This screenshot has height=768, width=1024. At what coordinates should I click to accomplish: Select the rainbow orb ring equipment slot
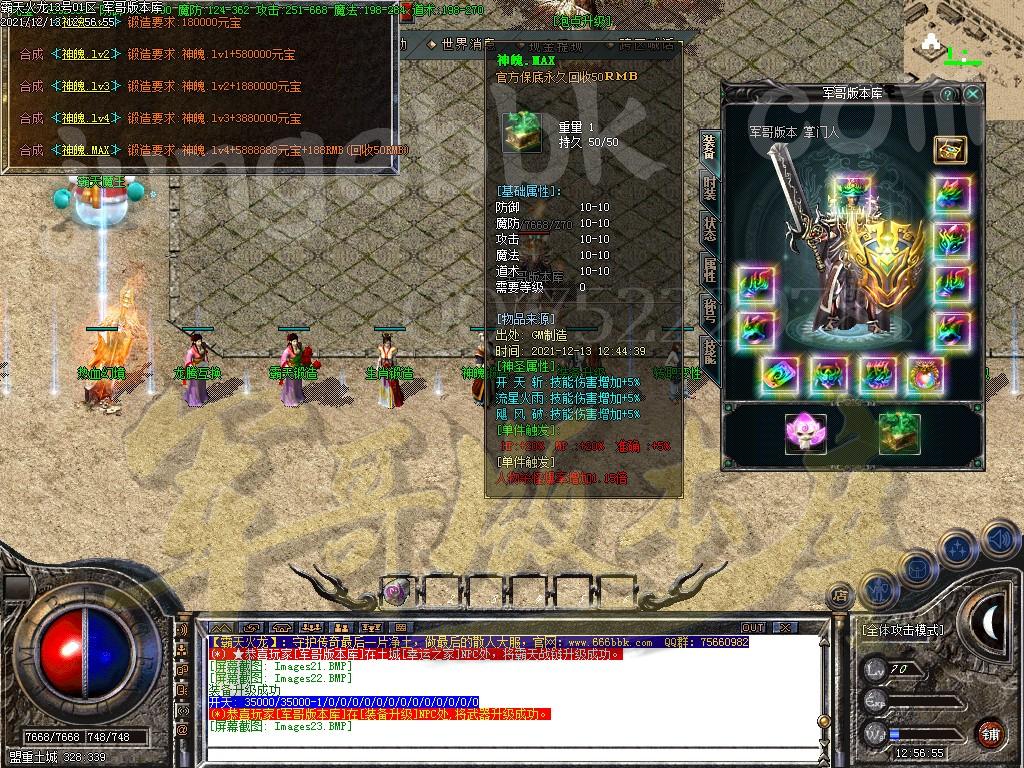pos(924,375)
